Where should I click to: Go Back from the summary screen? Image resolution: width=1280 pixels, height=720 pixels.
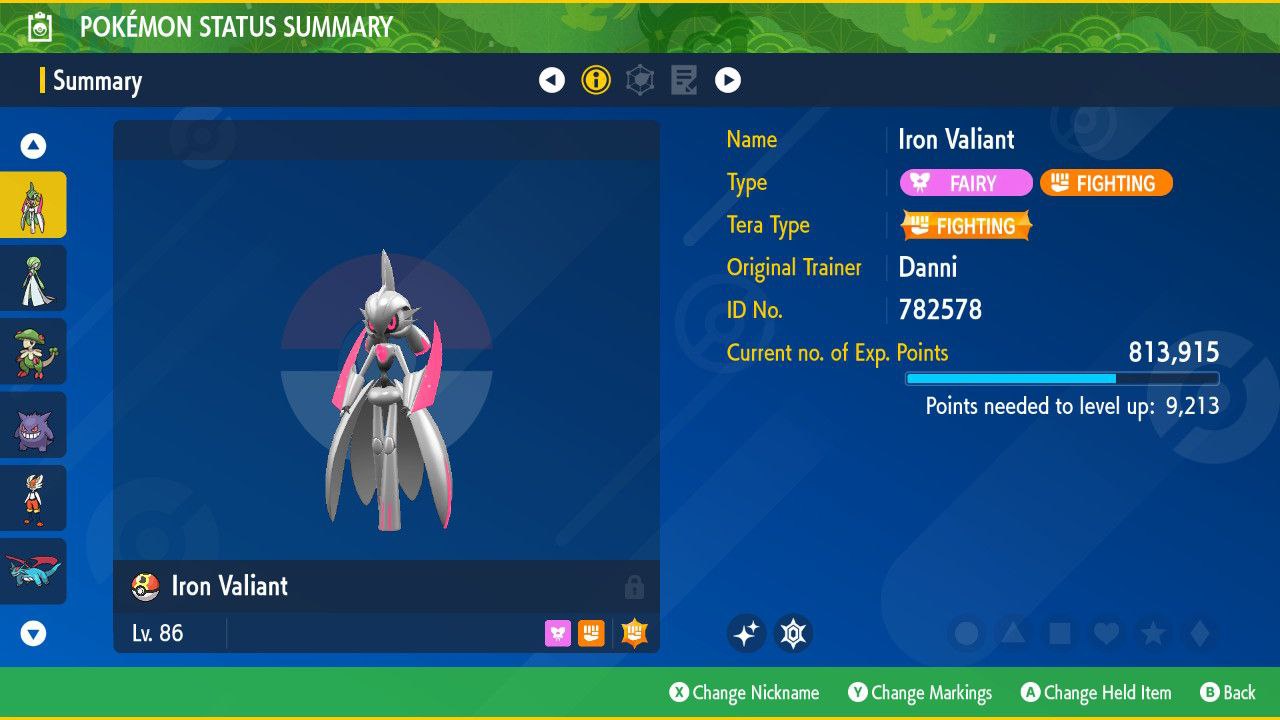tap(1228, 693)
